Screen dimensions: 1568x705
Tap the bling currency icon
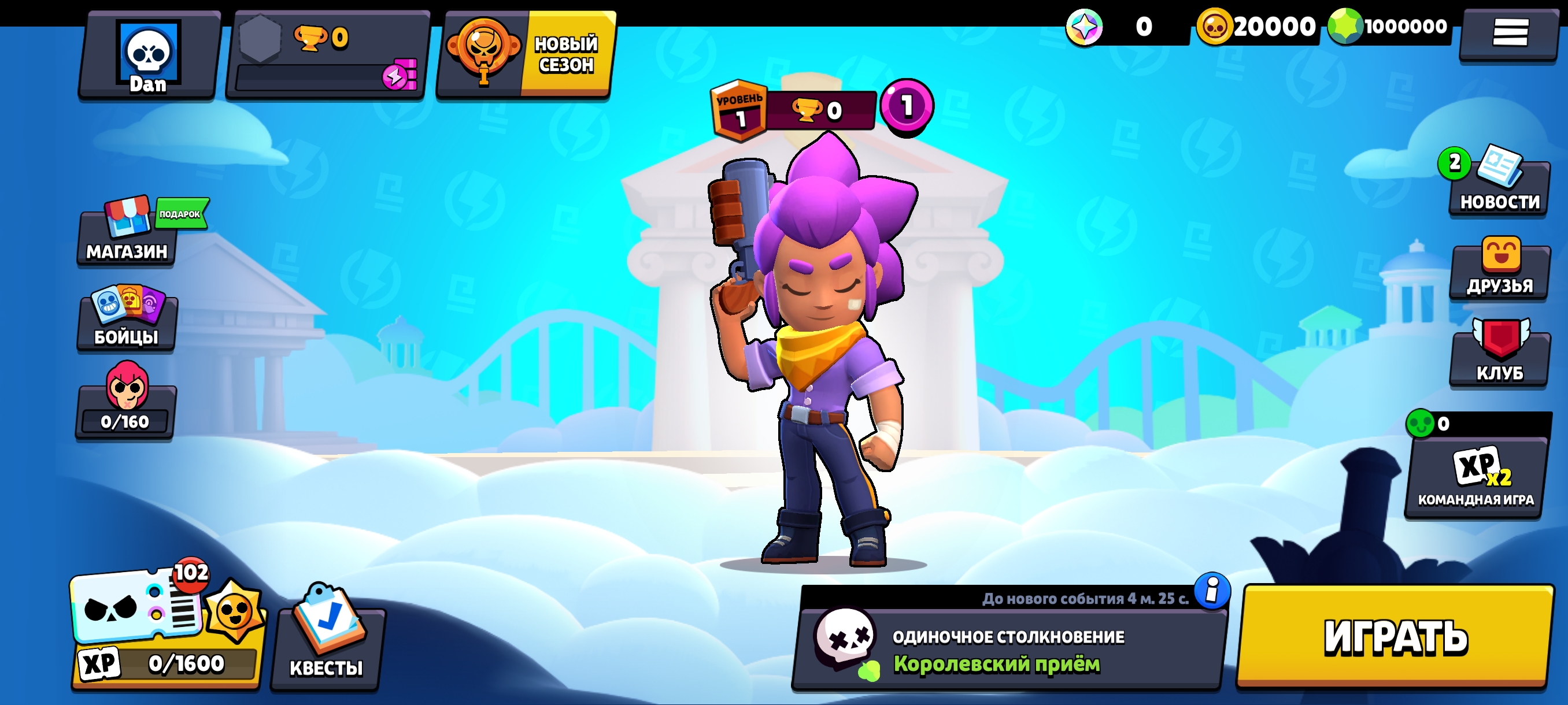[x=1085, y=27]
